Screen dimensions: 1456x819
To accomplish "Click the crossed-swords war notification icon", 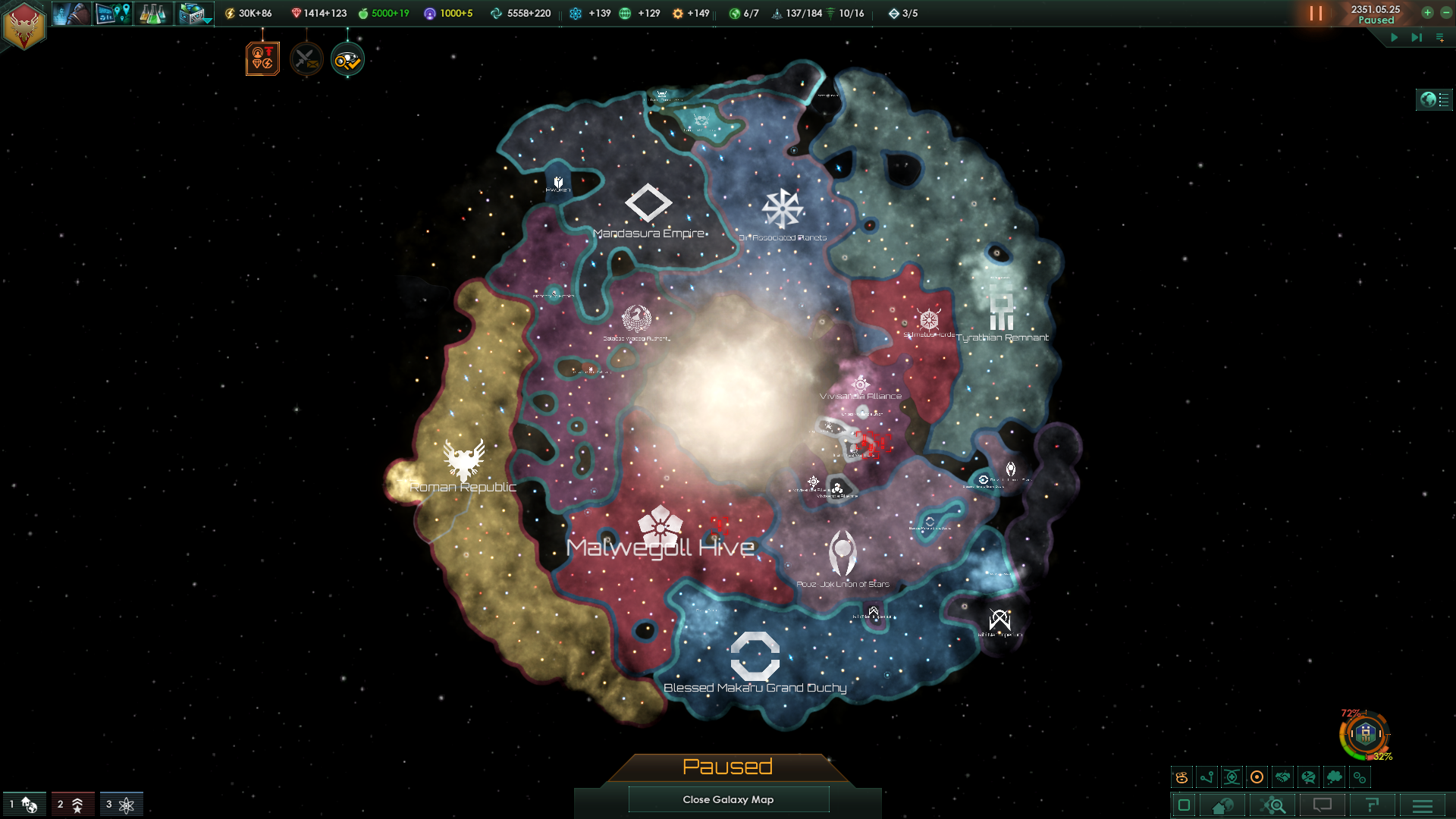I will click(x=306, y=58).
